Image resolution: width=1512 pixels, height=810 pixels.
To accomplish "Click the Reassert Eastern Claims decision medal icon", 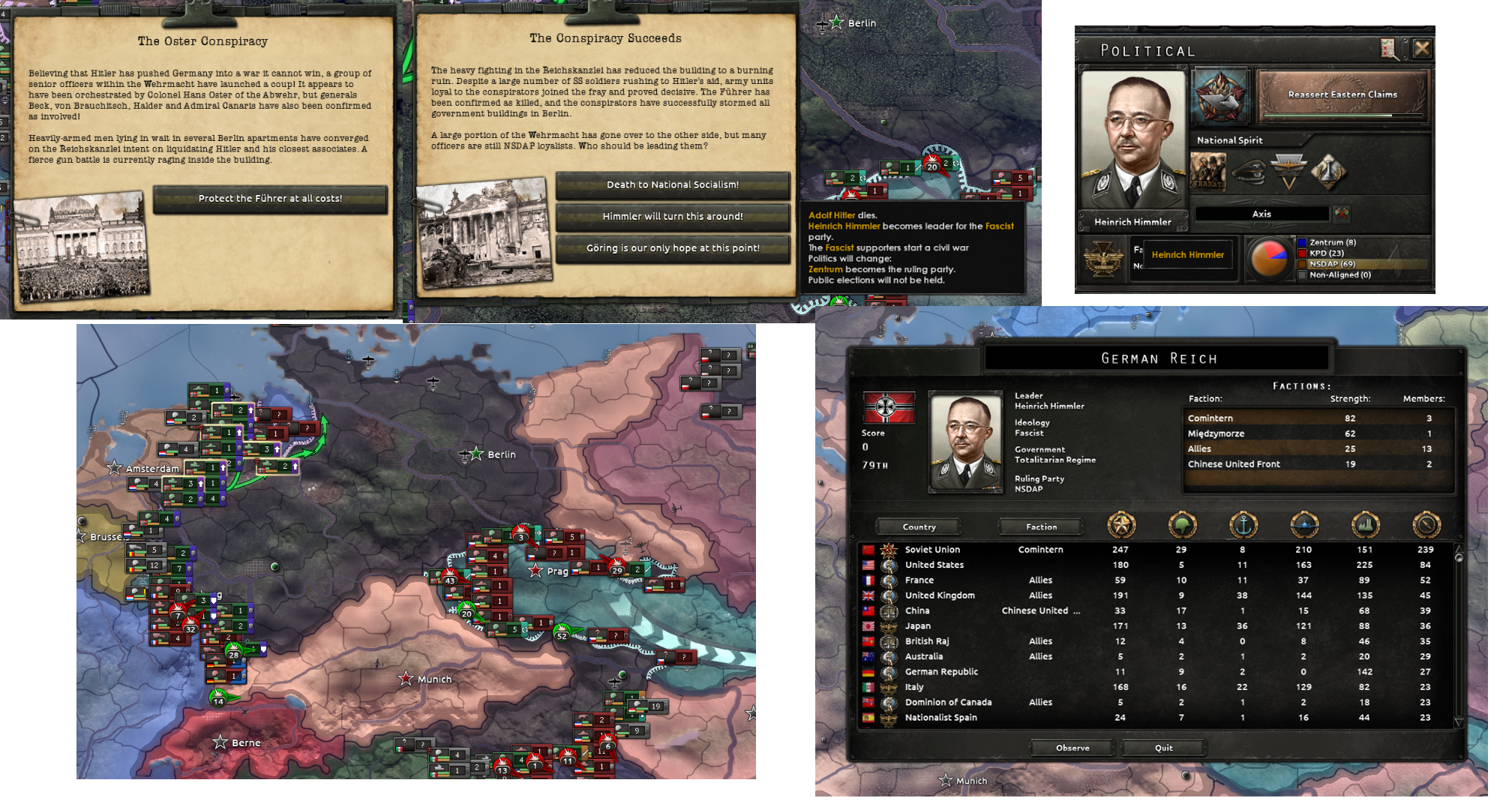I will coord(1220,97).
